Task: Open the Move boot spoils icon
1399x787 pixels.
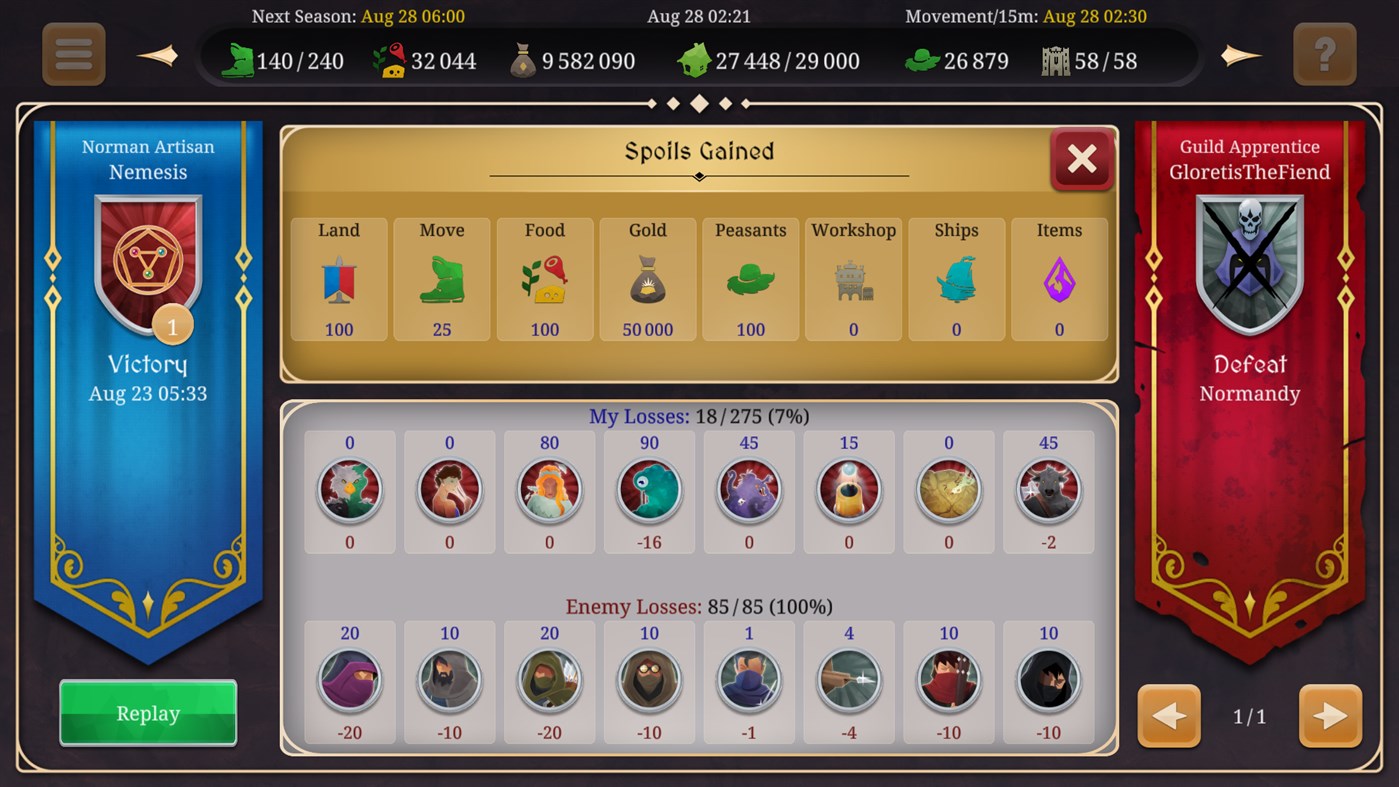Action: pos(441,281)
